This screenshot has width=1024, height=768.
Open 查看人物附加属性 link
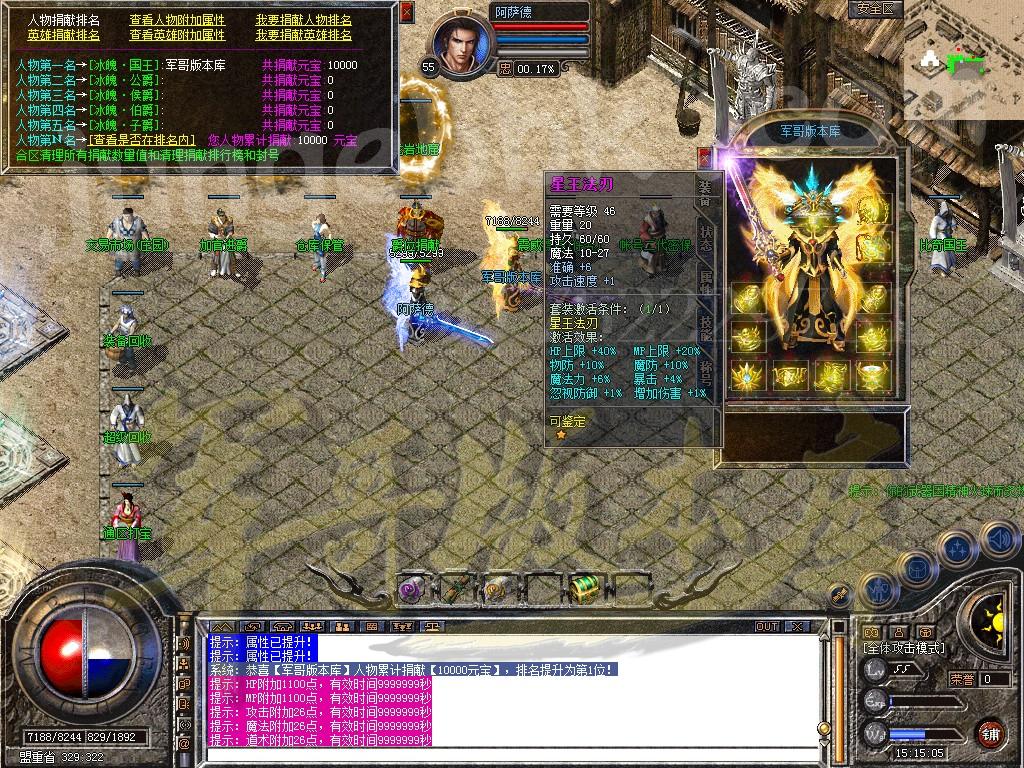tap(177, 20)
